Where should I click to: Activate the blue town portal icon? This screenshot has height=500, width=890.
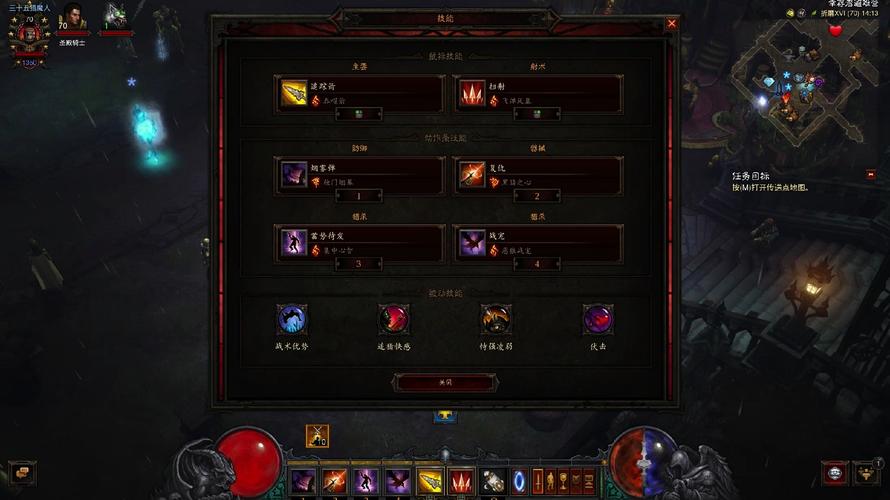518,481
